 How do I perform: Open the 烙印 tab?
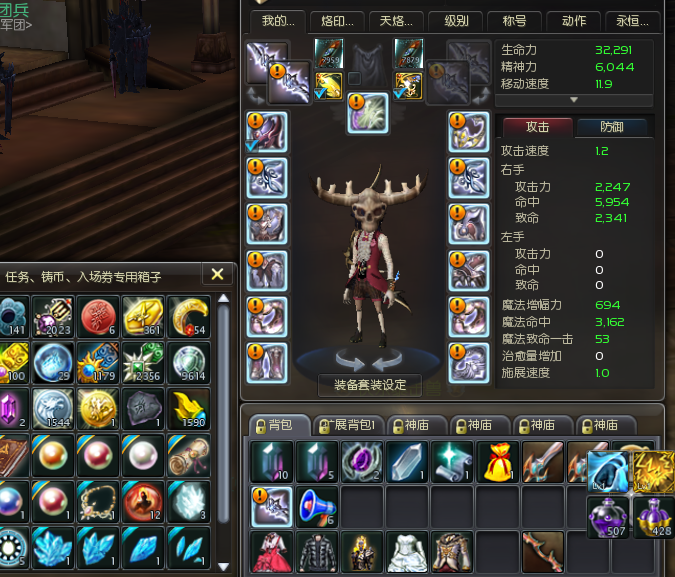333,21
